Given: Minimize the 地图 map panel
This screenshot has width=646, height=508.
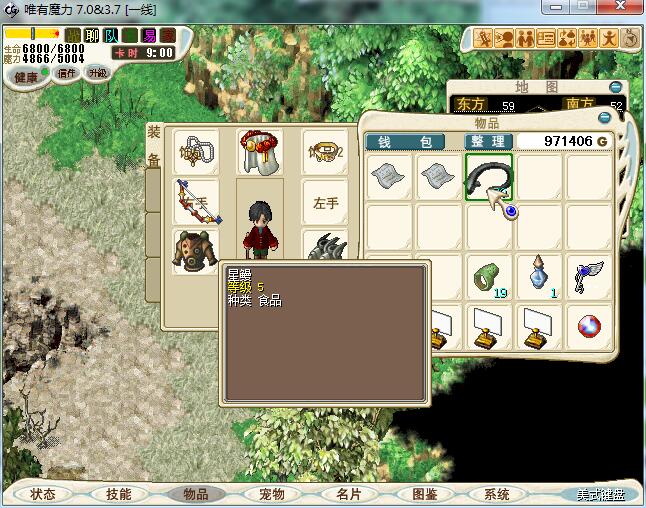Looking at the screenshot, I should coord(615,87).
